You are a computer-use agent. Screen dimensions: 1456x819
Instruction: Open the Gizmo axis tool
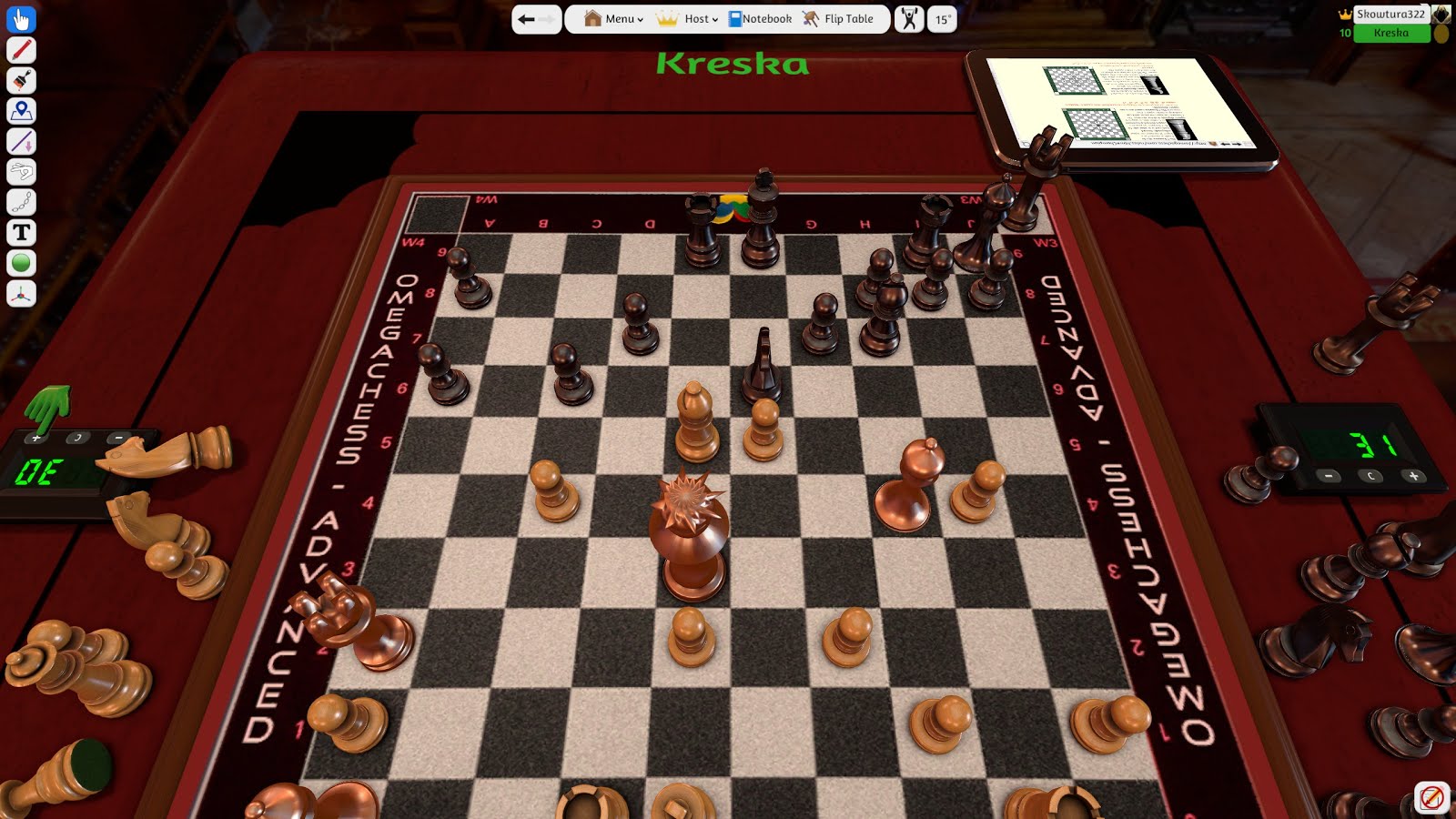click(20, 292)
